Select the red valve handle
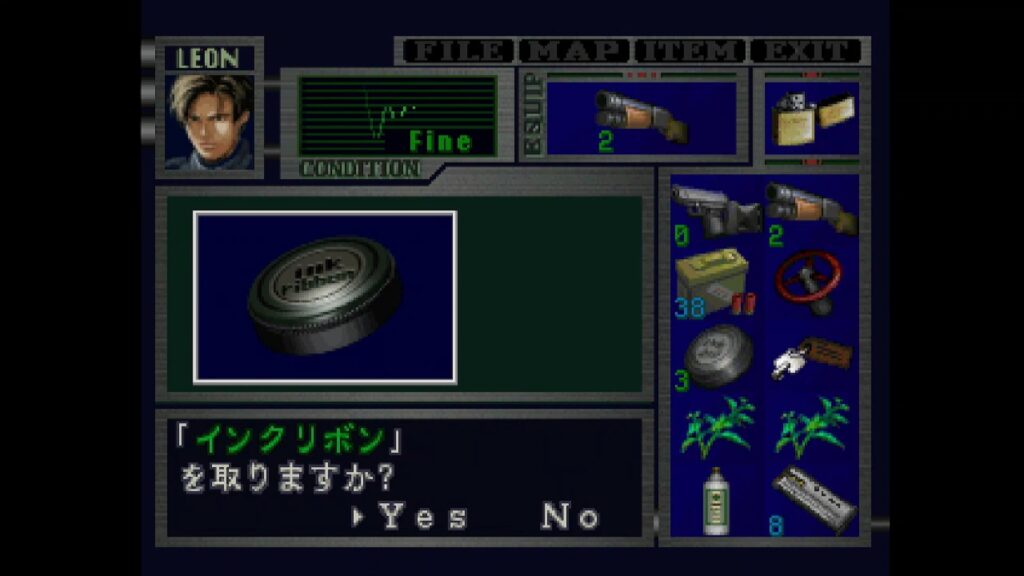1024x576 pixels. click(811, 282)
